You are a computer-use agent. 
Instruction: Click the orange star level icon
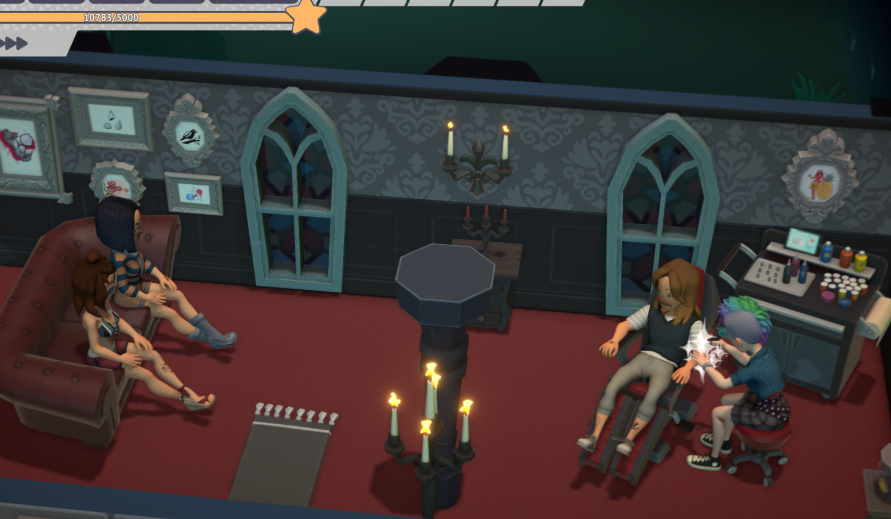pos(305,15)
